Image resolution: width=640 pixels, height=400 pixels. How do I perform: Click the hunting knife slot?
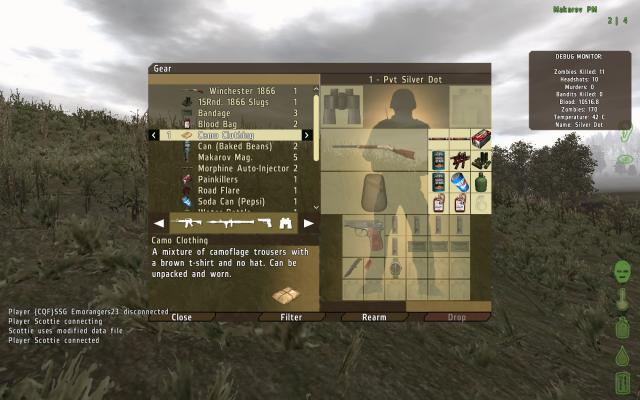(353, 268)
